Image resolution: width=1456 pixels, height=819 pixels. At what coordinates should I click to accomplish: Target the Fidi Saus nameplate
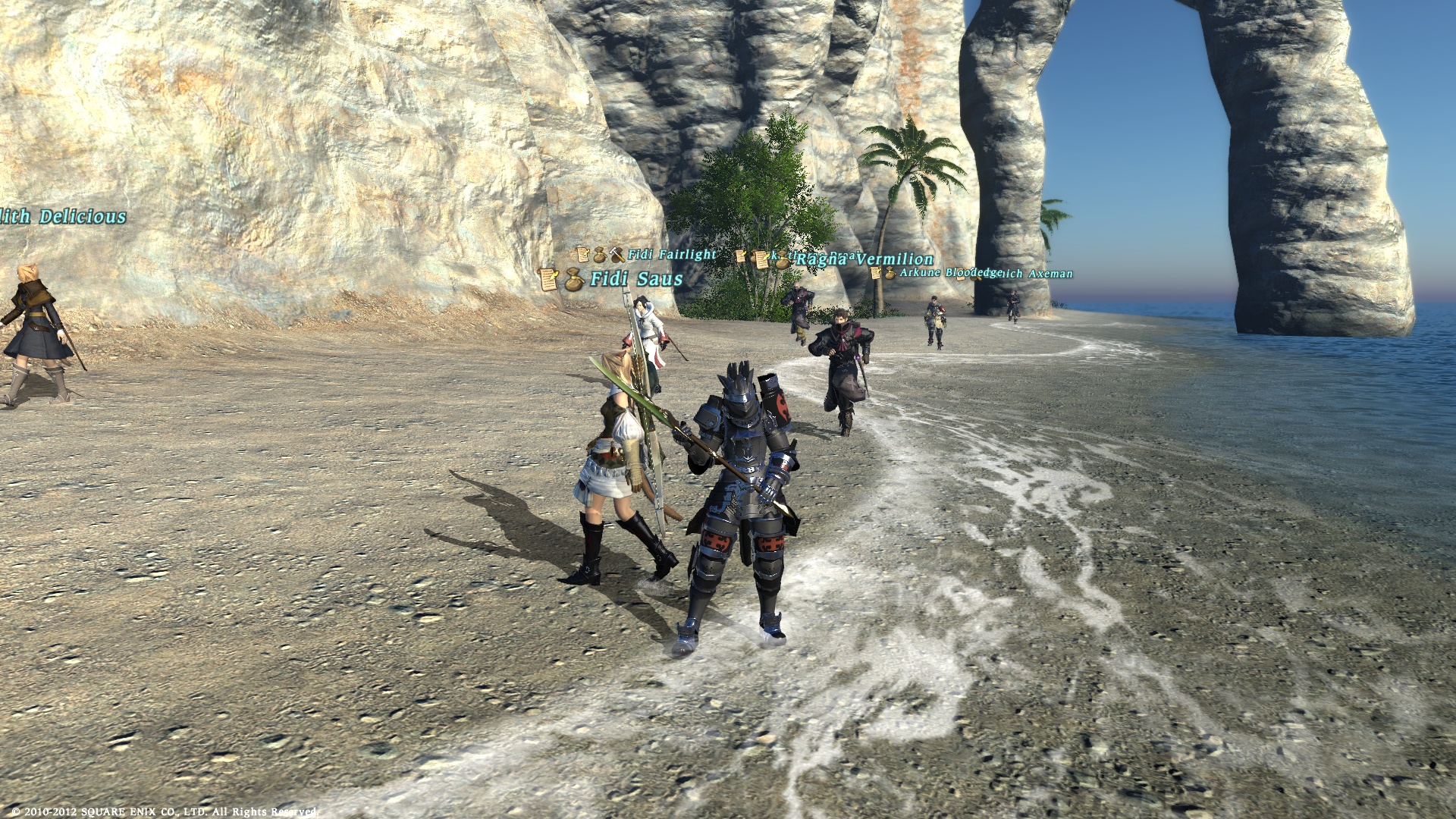[635, 279]
